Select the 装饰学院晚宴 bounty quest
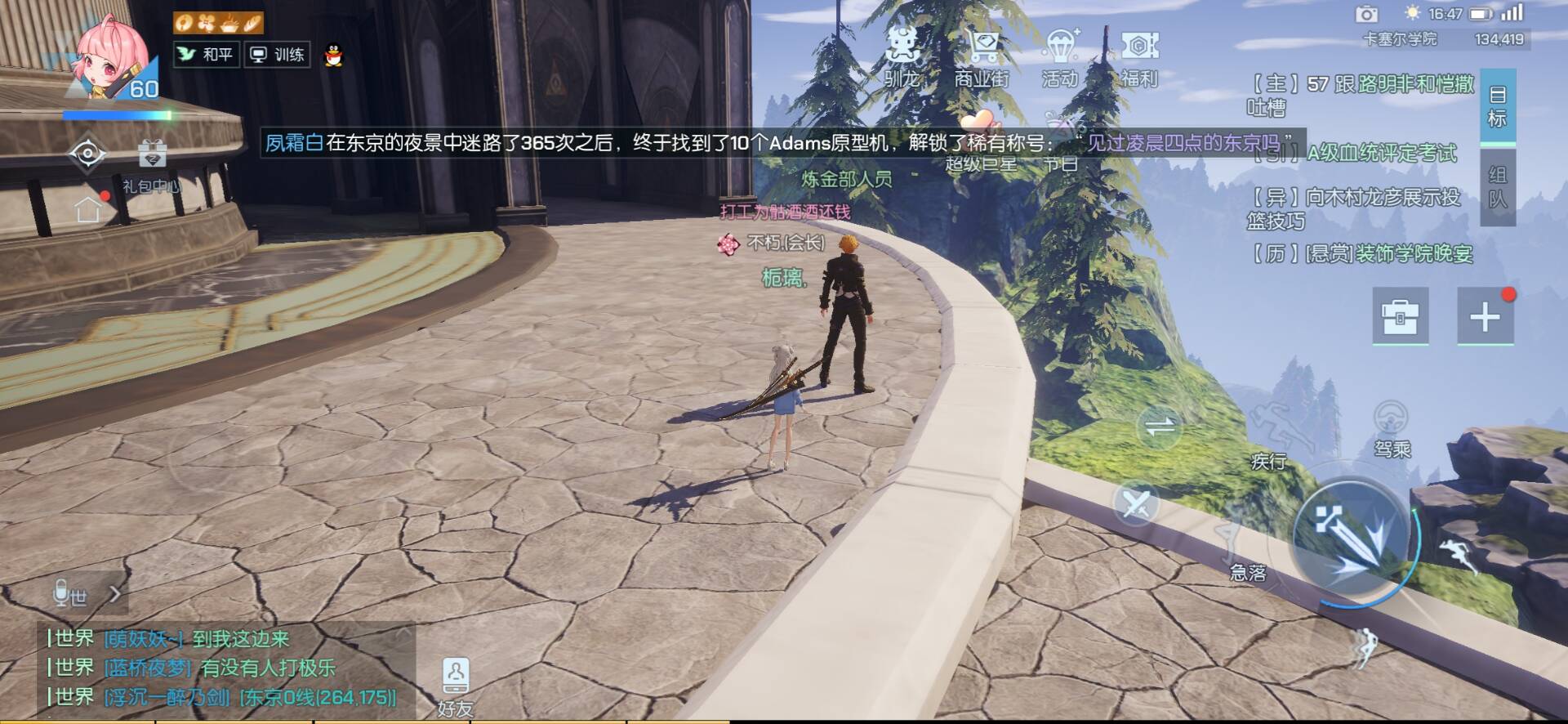The width and height of the screenshot is (1568, 724). coord(1388,254)
